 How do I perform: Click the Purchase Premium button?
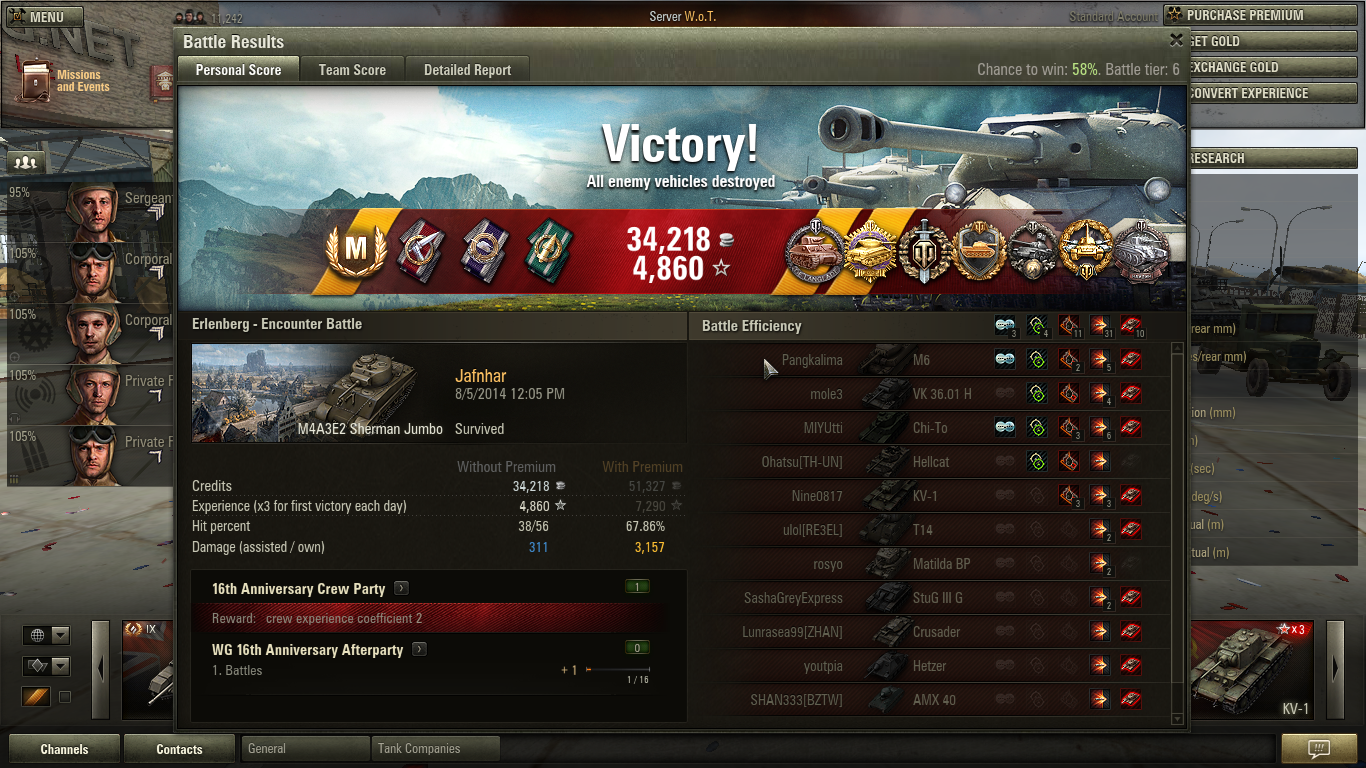tap(1262, 15)
